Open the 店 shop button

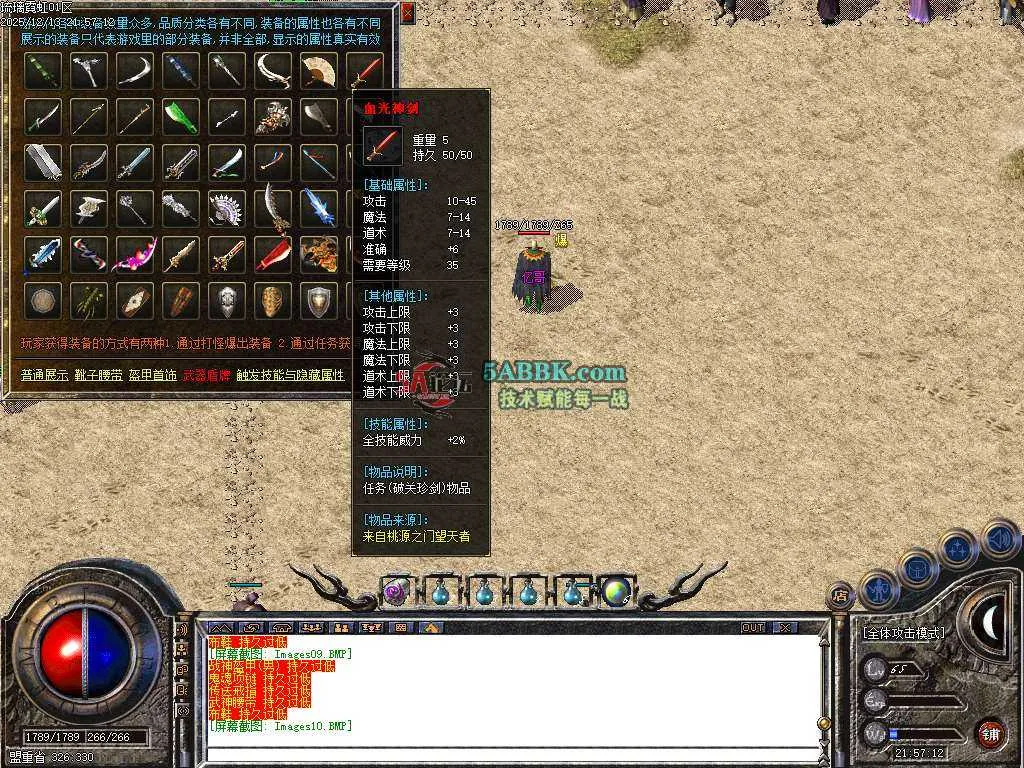pos(840,597)
